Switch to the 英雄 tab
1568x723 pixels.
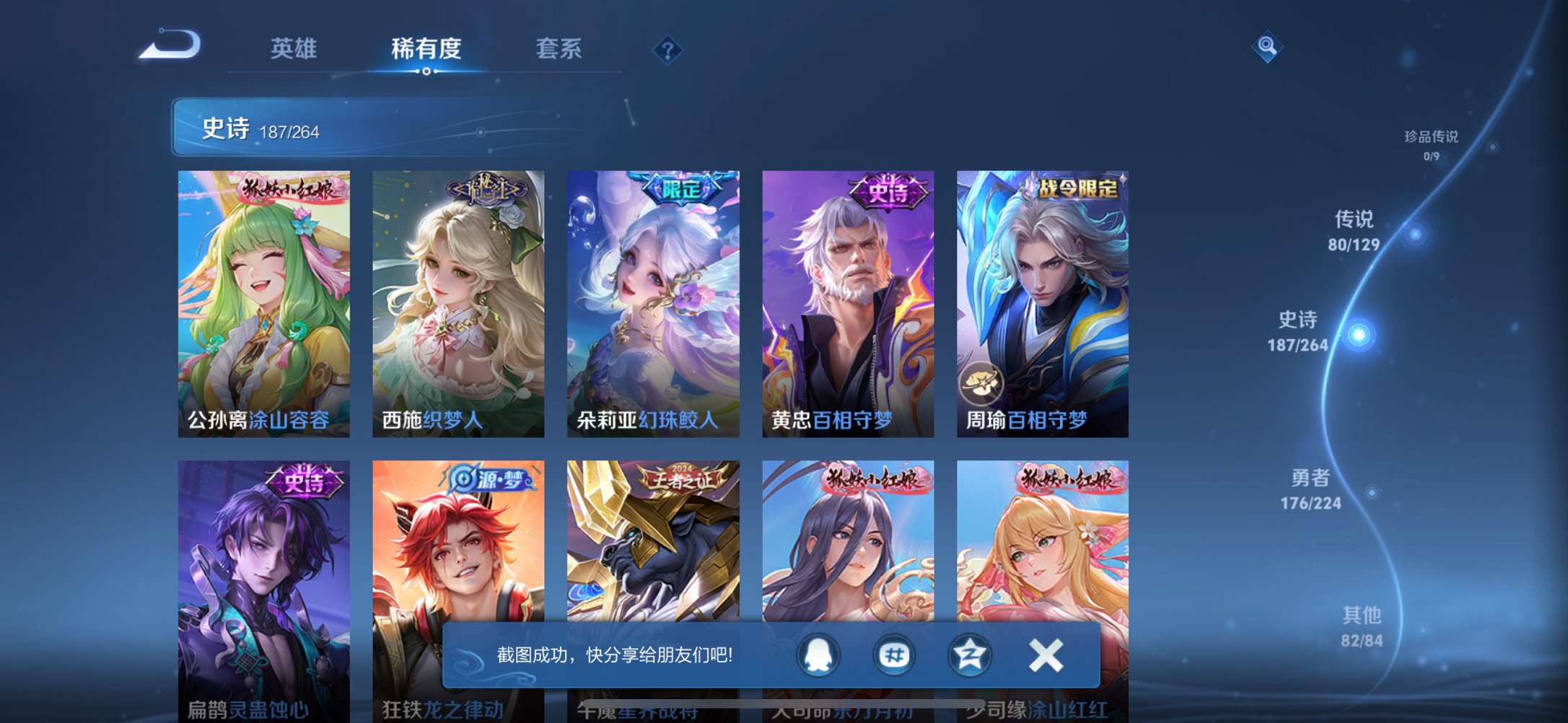(x=294, y=50)
